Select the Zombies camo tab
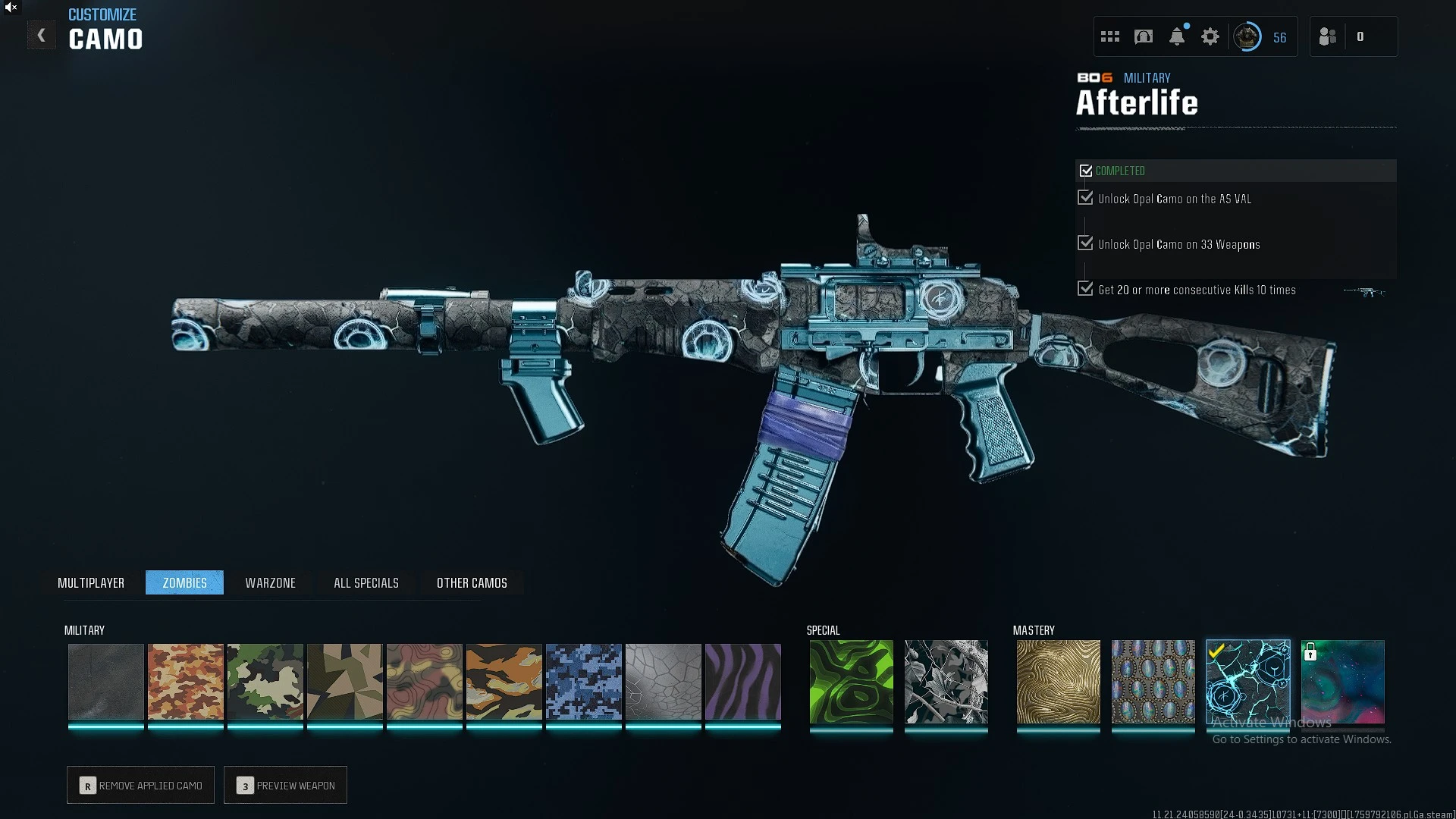This screenshot has height=819, width=1456. (184, 582)
